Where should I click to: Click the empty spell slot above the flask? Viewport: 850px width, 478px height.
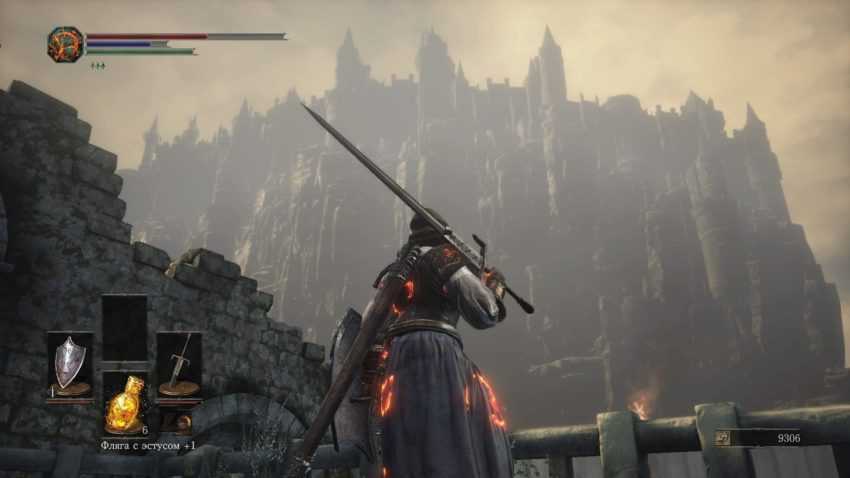click(x=124, y=327)
